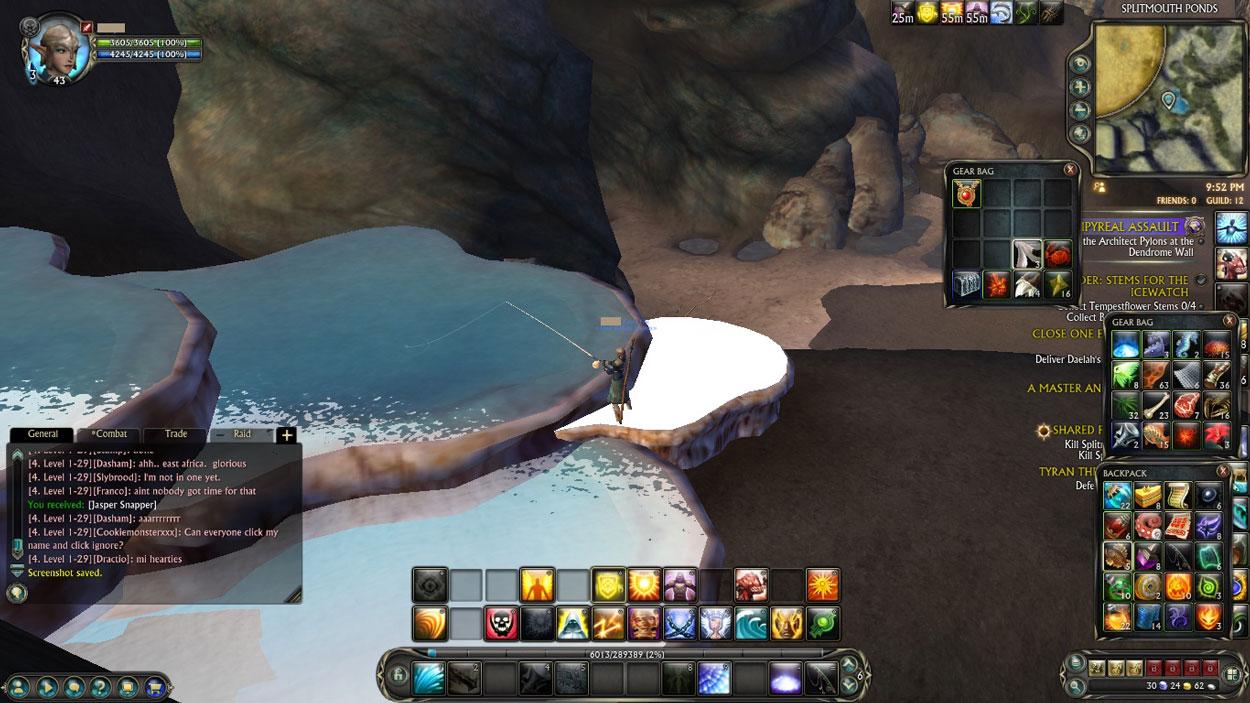Use the teal ocean wave ability
The image size is (1250, 703).
tap(751, 623)
